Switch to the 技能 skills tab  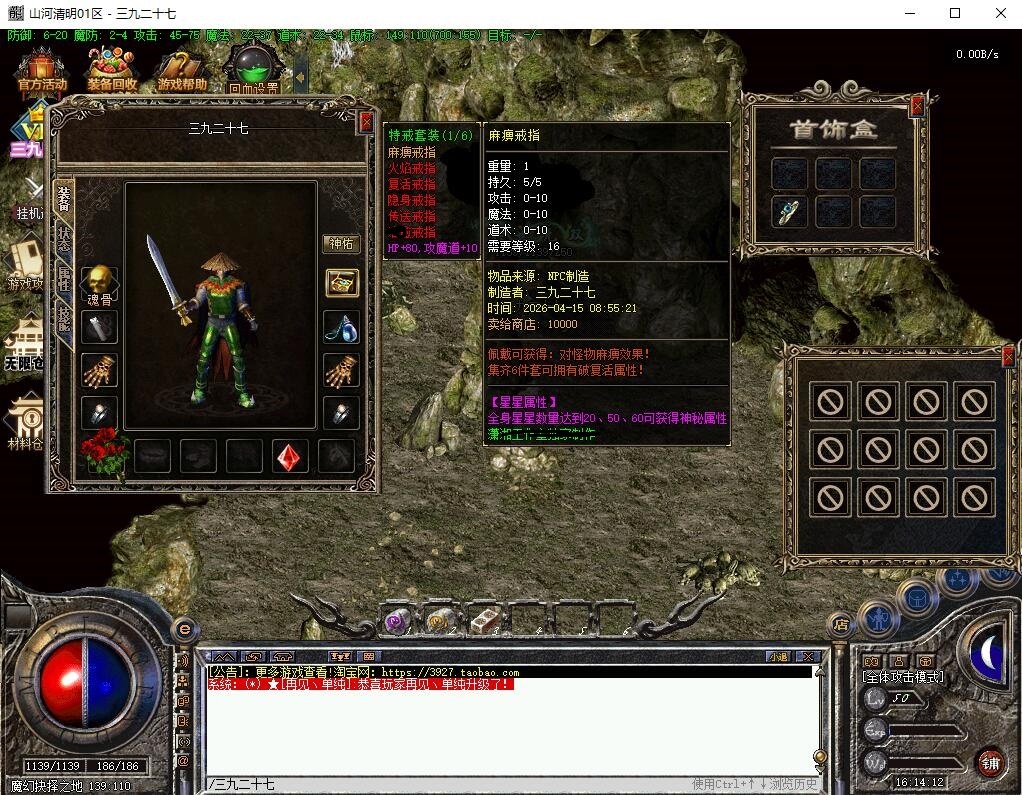click(65, 321)
